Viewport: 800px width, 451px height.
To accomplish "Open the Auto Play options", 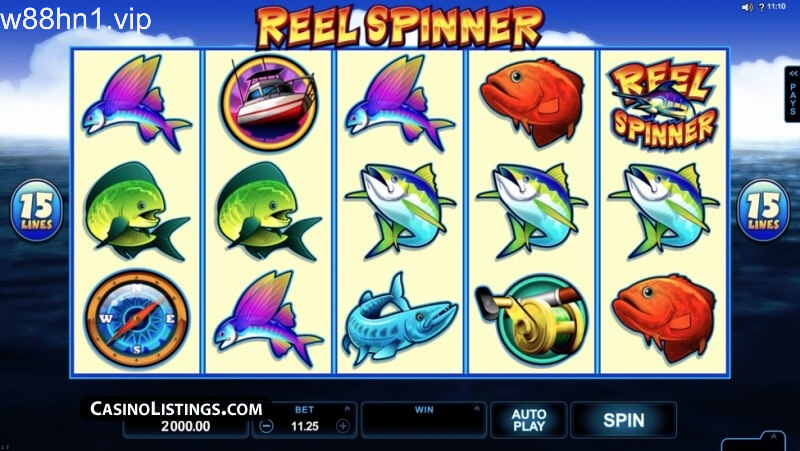I will click(528, 420).
